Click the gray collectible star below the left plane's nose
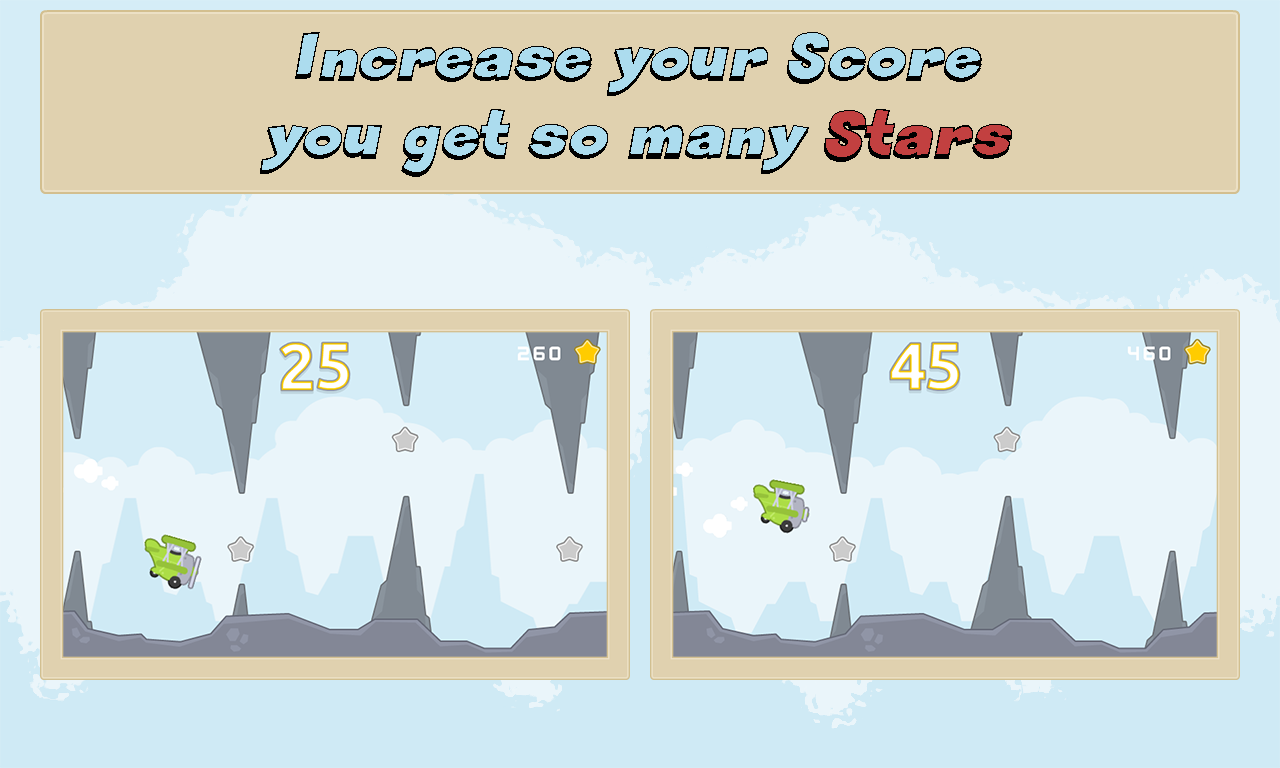1280x768 pixels. pyautogui.click(x=240, y=549)
